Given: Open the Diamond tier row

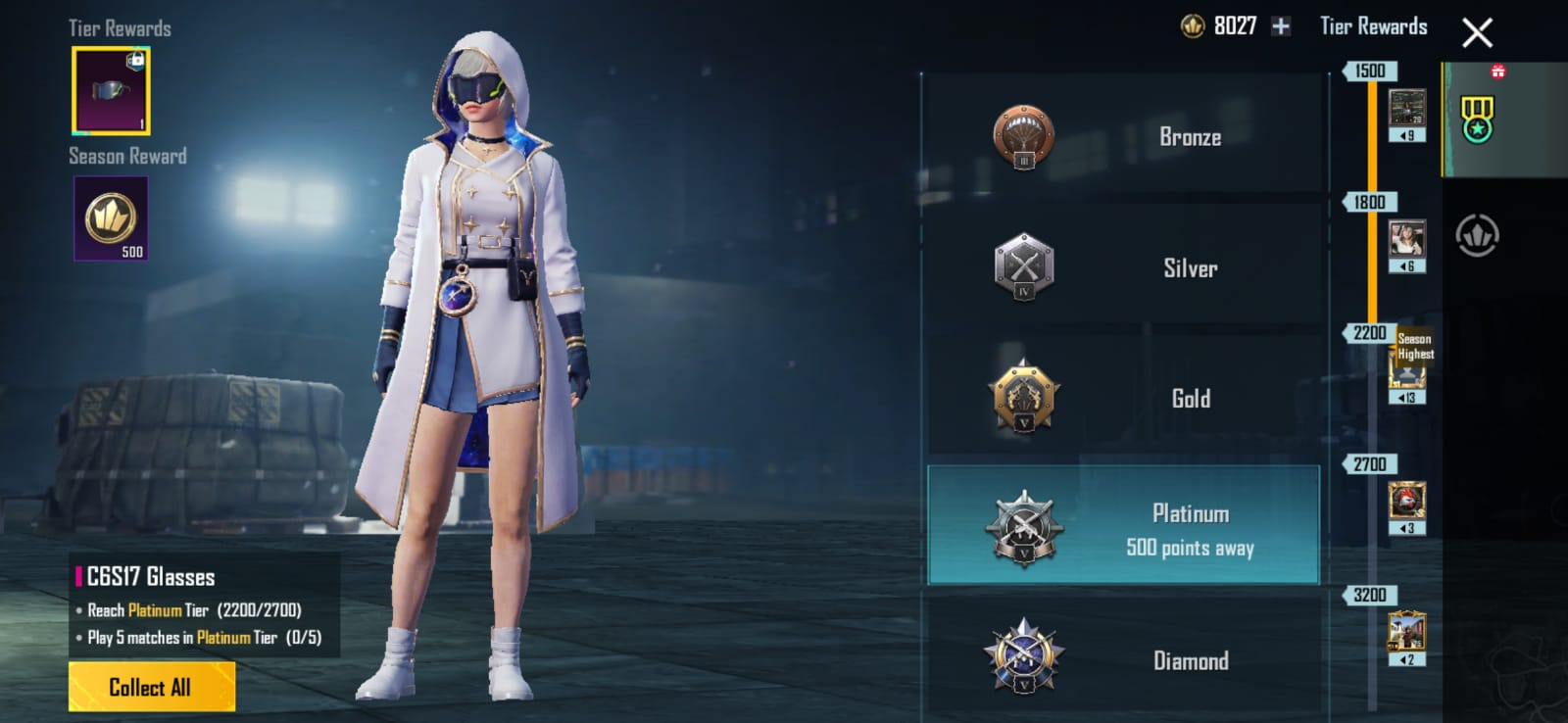Looking at the screenshot, I should tap(1123, 659).
